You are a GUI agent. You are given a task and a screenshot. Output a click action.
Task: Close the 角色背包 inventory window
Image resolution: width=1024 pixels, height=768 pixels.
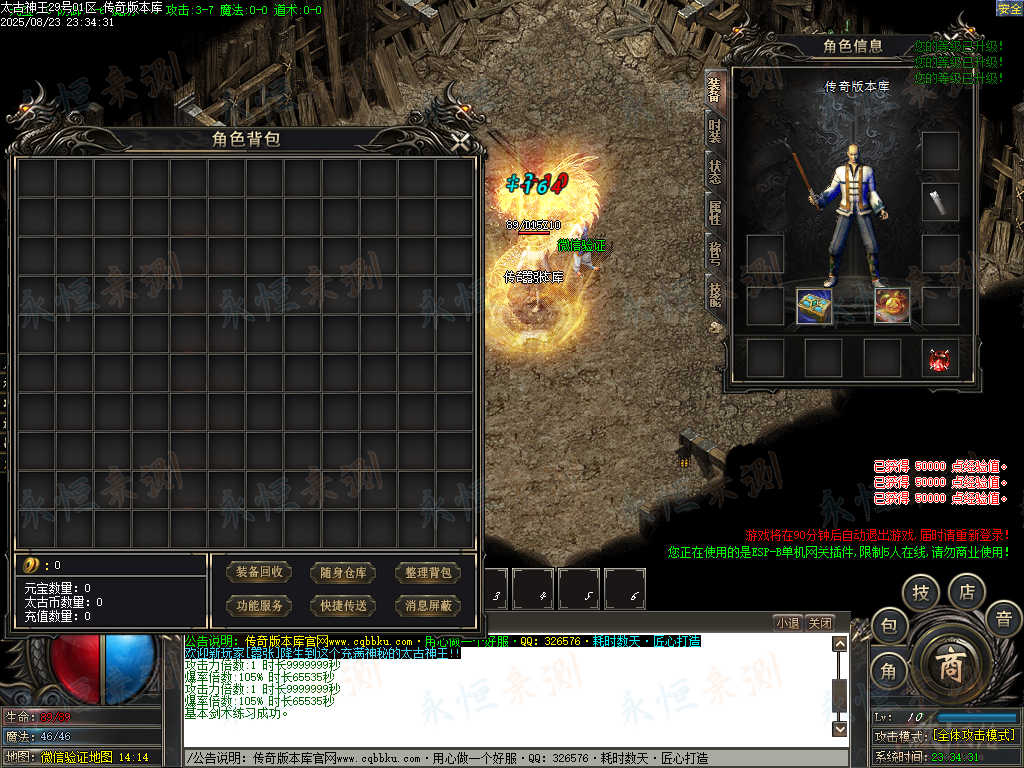pos(459,142)
